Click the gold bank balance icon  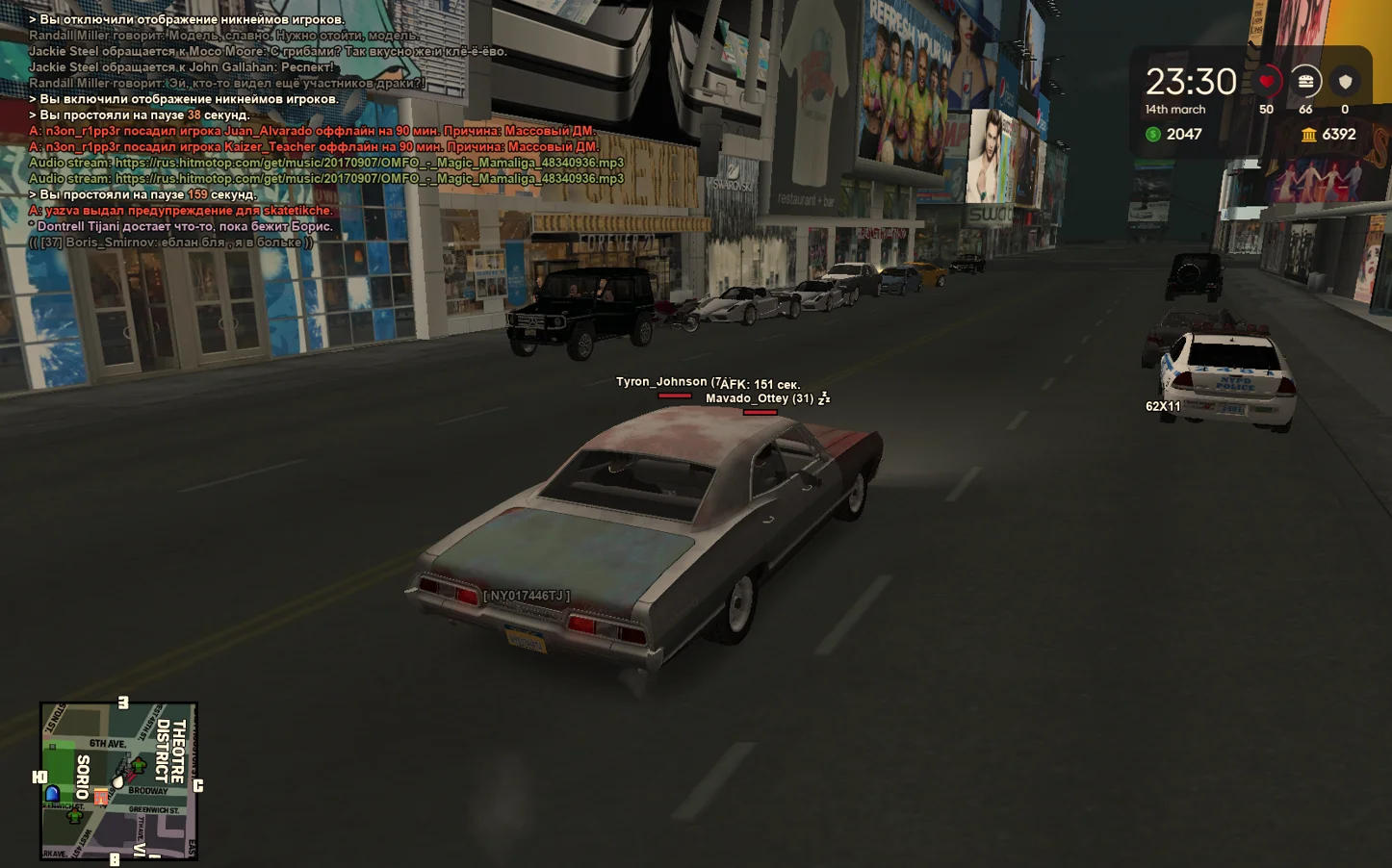(x=1309, y=135)
